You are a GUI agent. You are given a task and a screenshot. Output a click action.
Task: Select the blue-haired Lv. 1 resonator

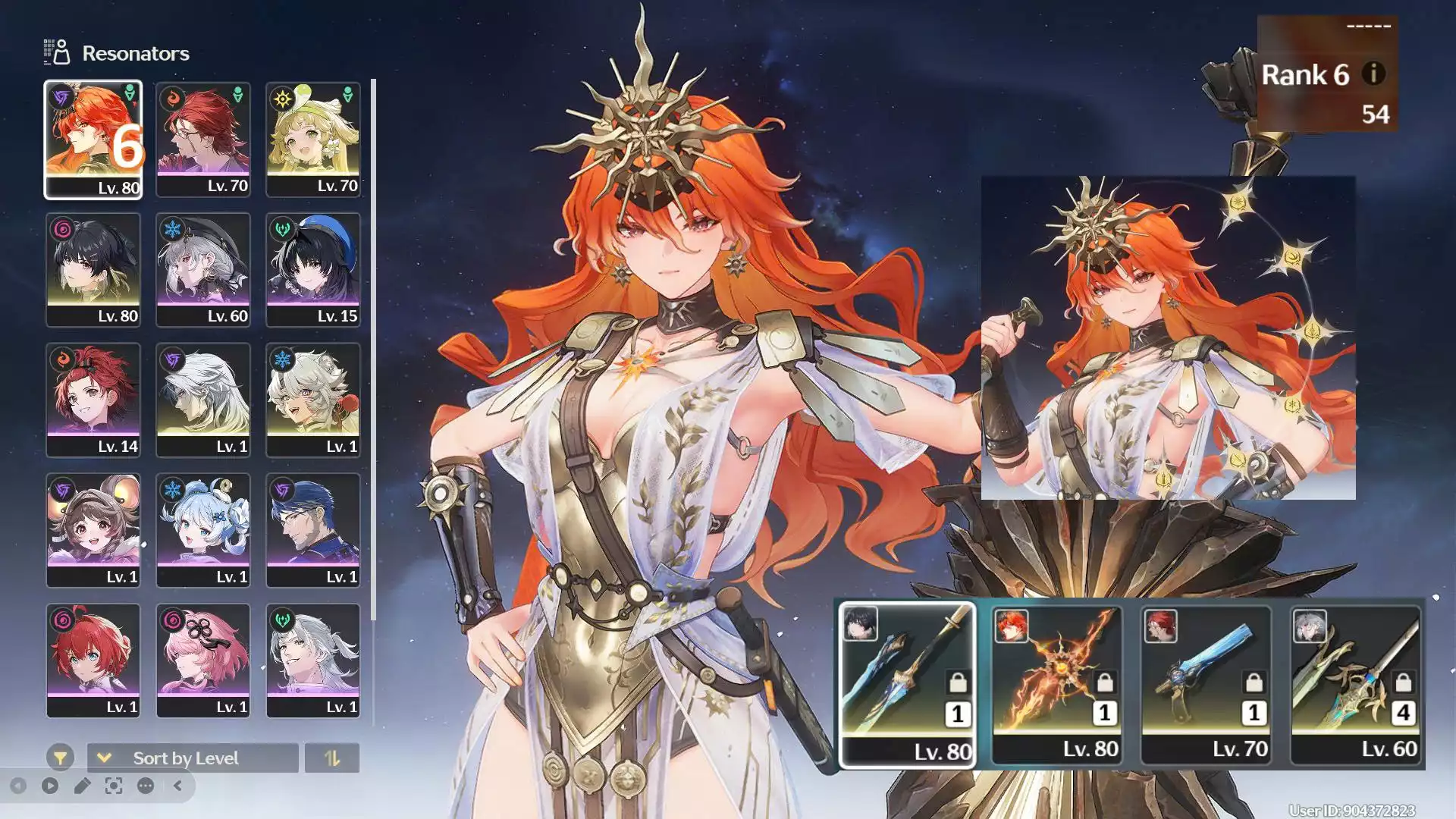point(202,531)
